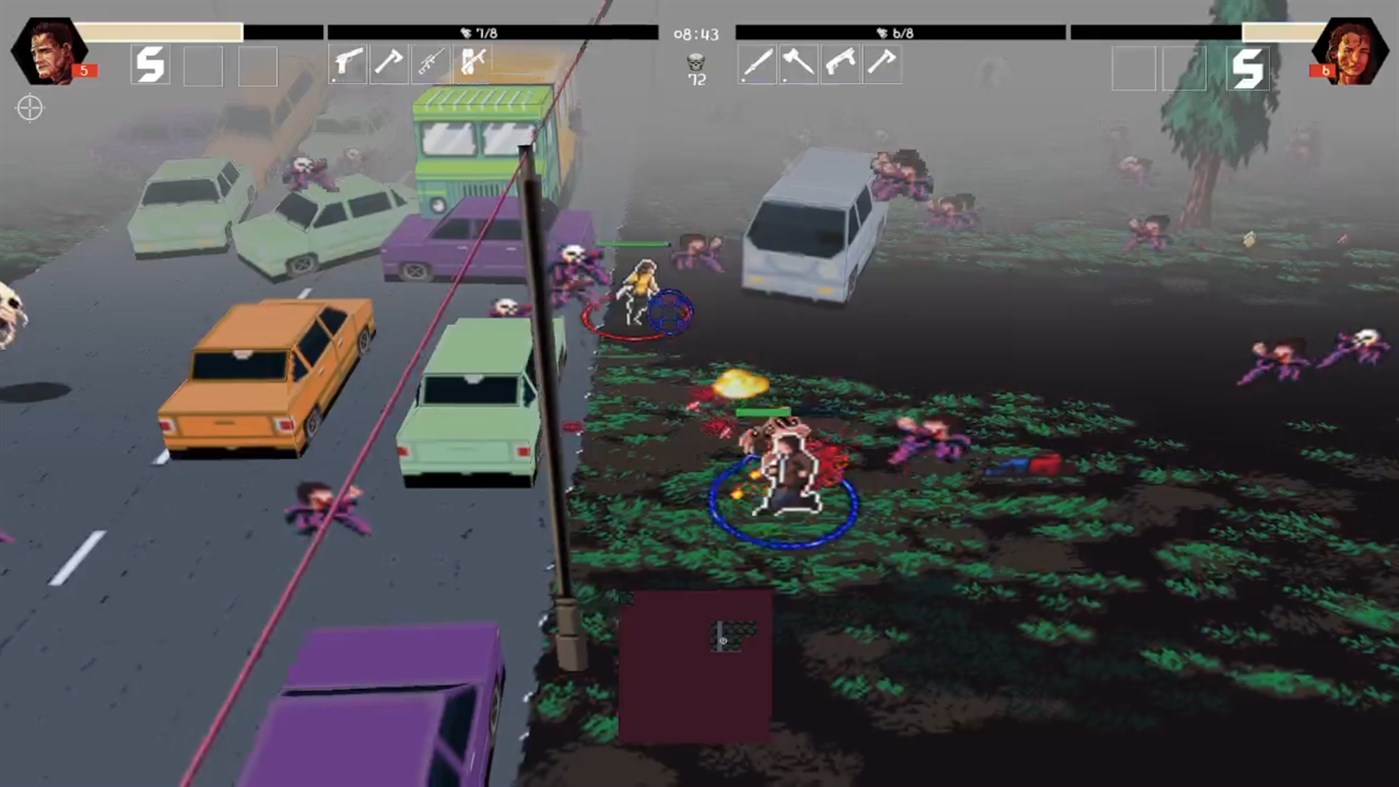
Task: Choose the sniper rifle weapon slot
Action: click(430, 62)
